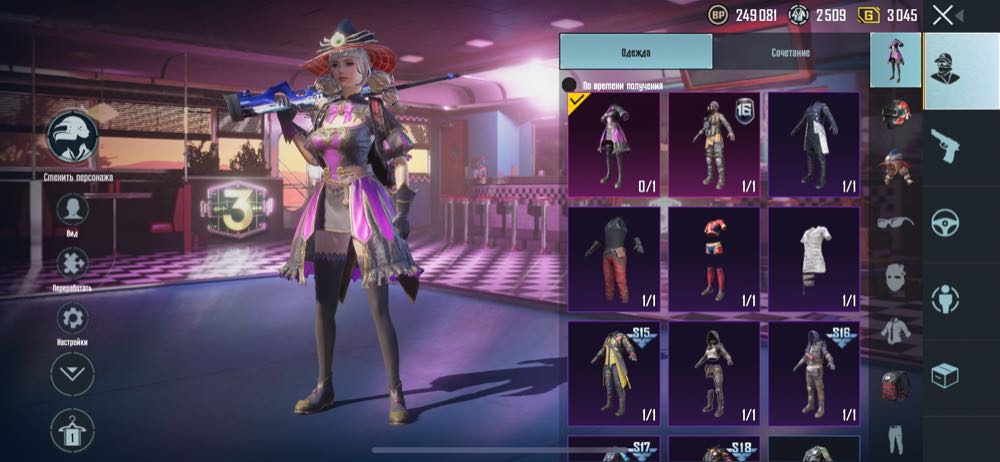Show the backpack subcategory
Viewport: 1000px width, 462px height.
[895, 385]
